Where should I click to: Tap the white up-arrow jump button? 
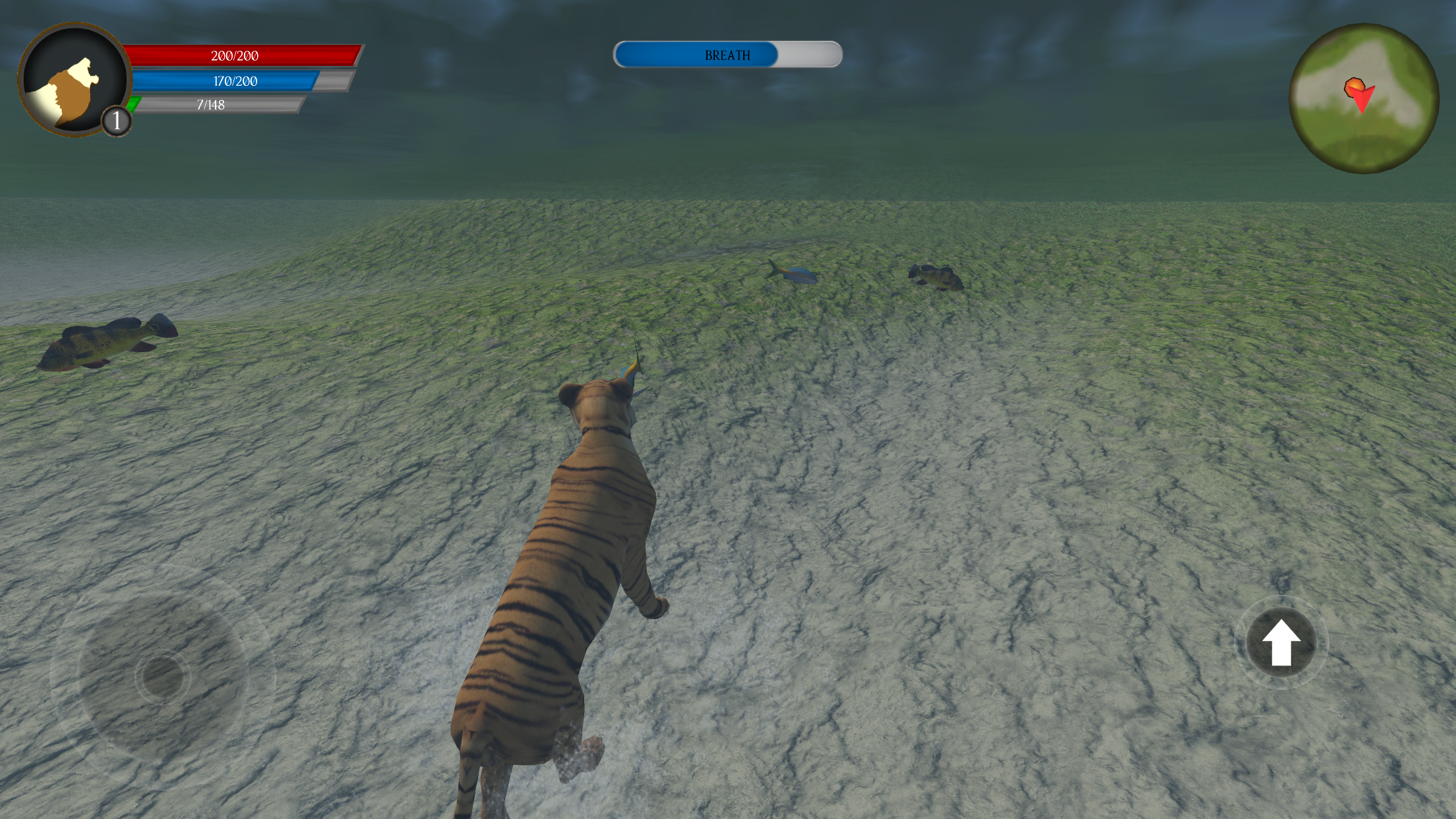pos(1281,642)
